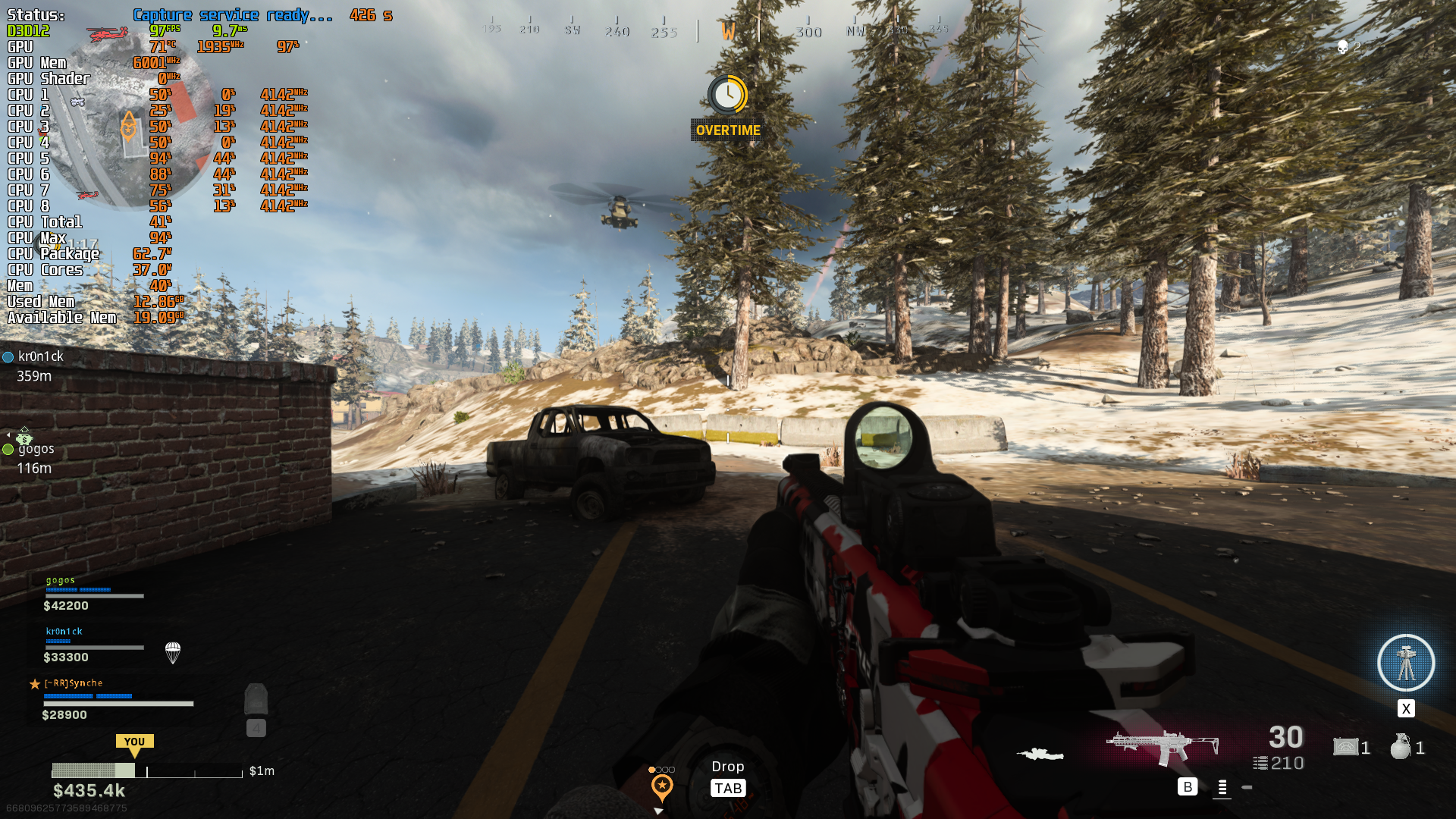Switch to the fists secondary weapon icon
This screenshot has height=819, width=1456.
point(1040,754)
